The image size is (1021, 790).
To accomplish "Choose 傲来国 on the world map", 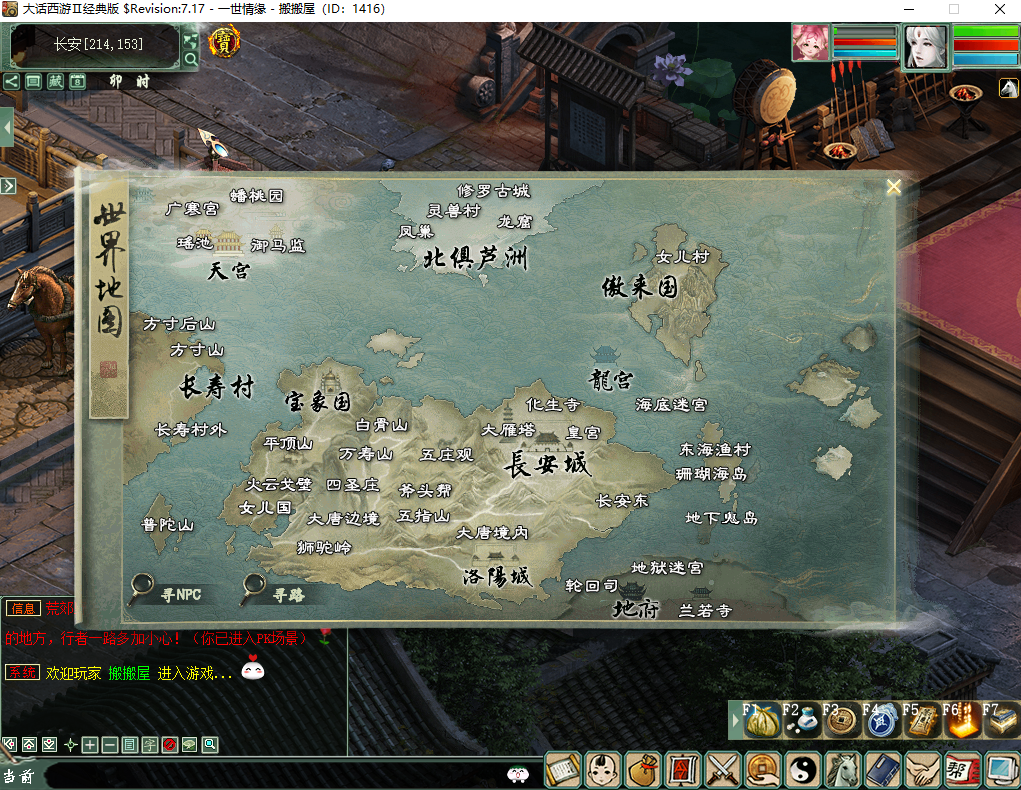I will click(x=640, y=288).
